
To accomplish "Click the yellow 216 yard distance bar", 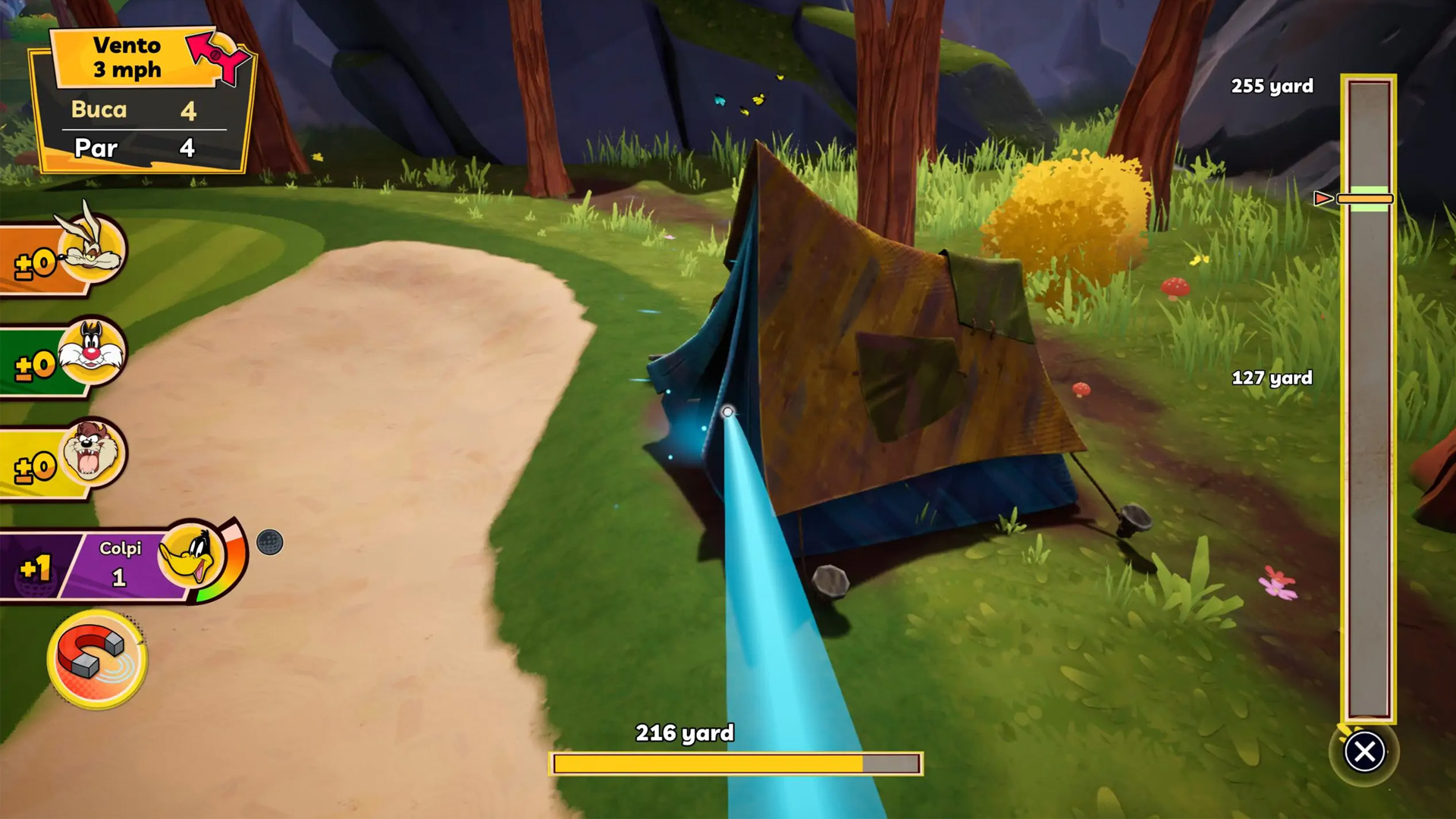I will point(736,764).
